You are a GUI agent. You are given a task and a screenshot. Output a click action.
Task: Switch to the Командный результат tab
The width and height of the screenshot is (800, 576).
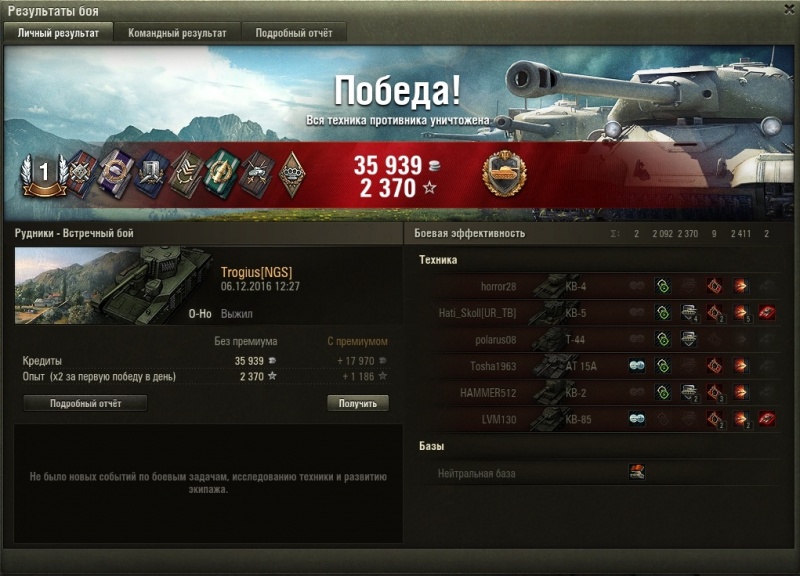177,33
